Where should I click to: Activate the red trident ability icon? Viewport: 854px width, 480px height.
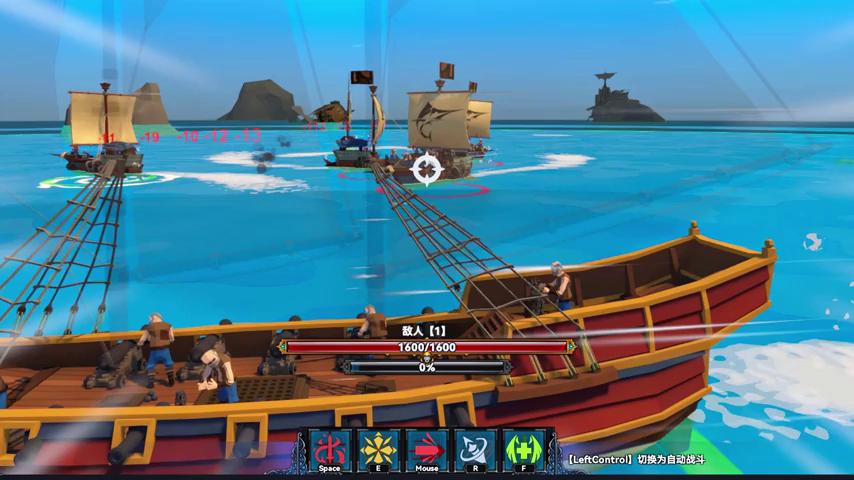(330, 450)
